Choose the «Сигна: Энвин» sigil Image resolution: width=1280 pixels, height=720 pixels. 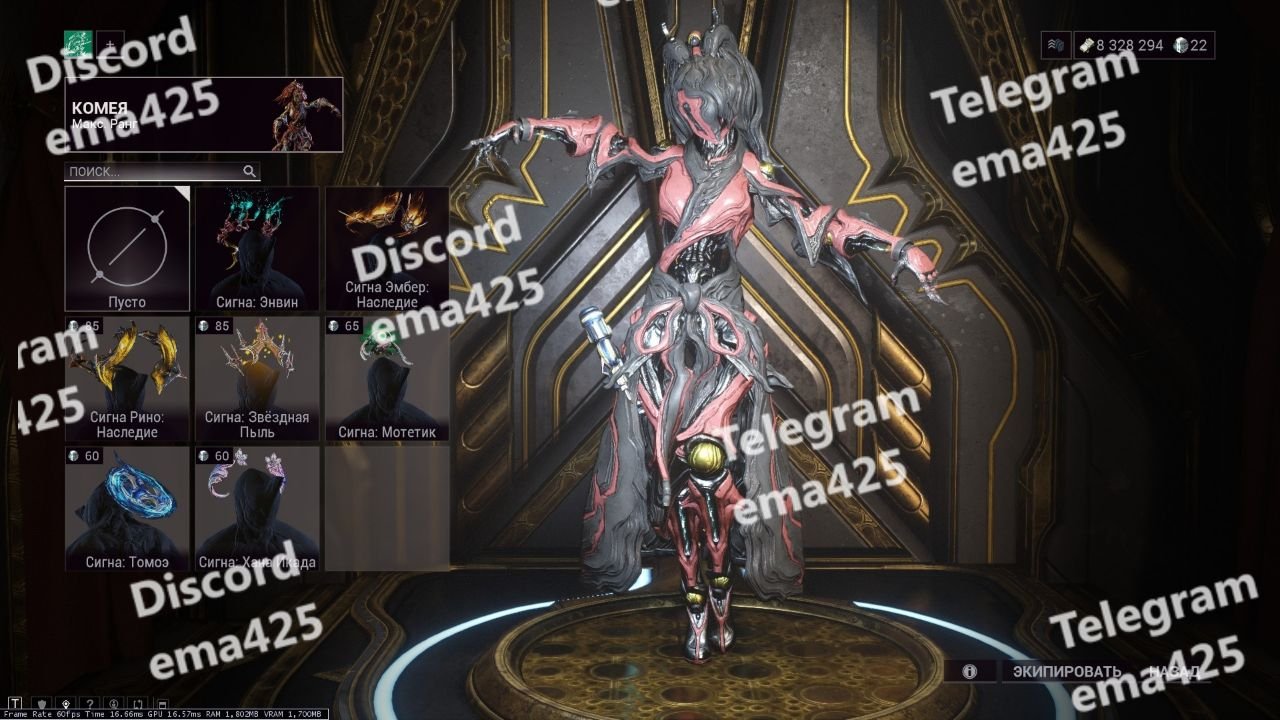coord(257,248)
